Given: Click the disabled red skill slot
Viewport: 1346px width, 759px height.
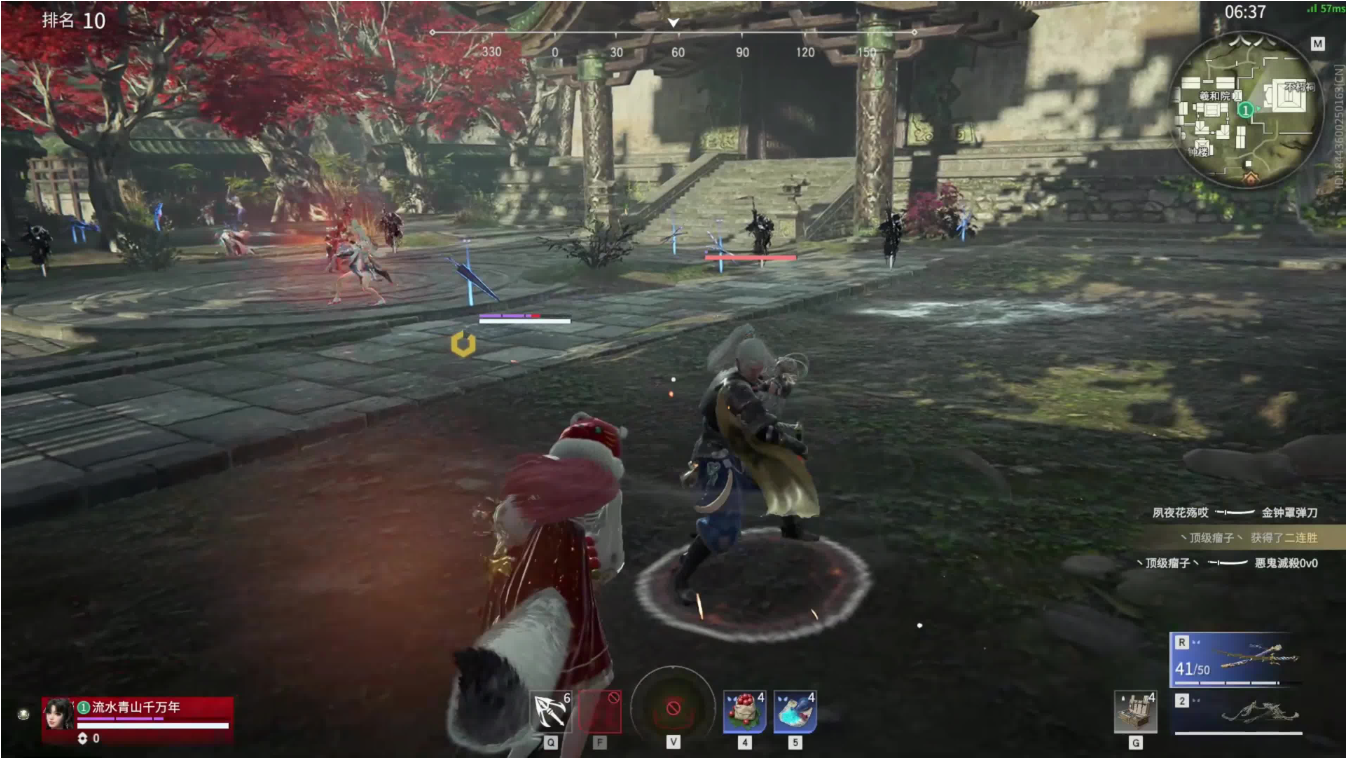Looking at the screenshot, I should tap(600, 711).
